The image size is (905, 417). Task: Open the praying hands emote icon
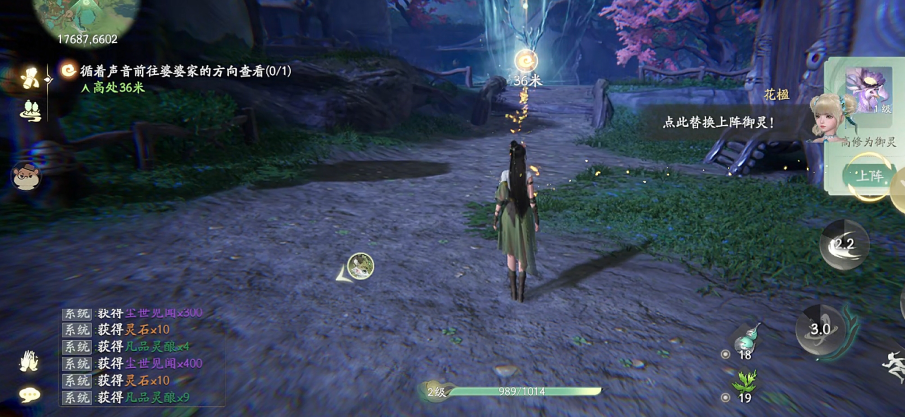[x=29, y=359]
